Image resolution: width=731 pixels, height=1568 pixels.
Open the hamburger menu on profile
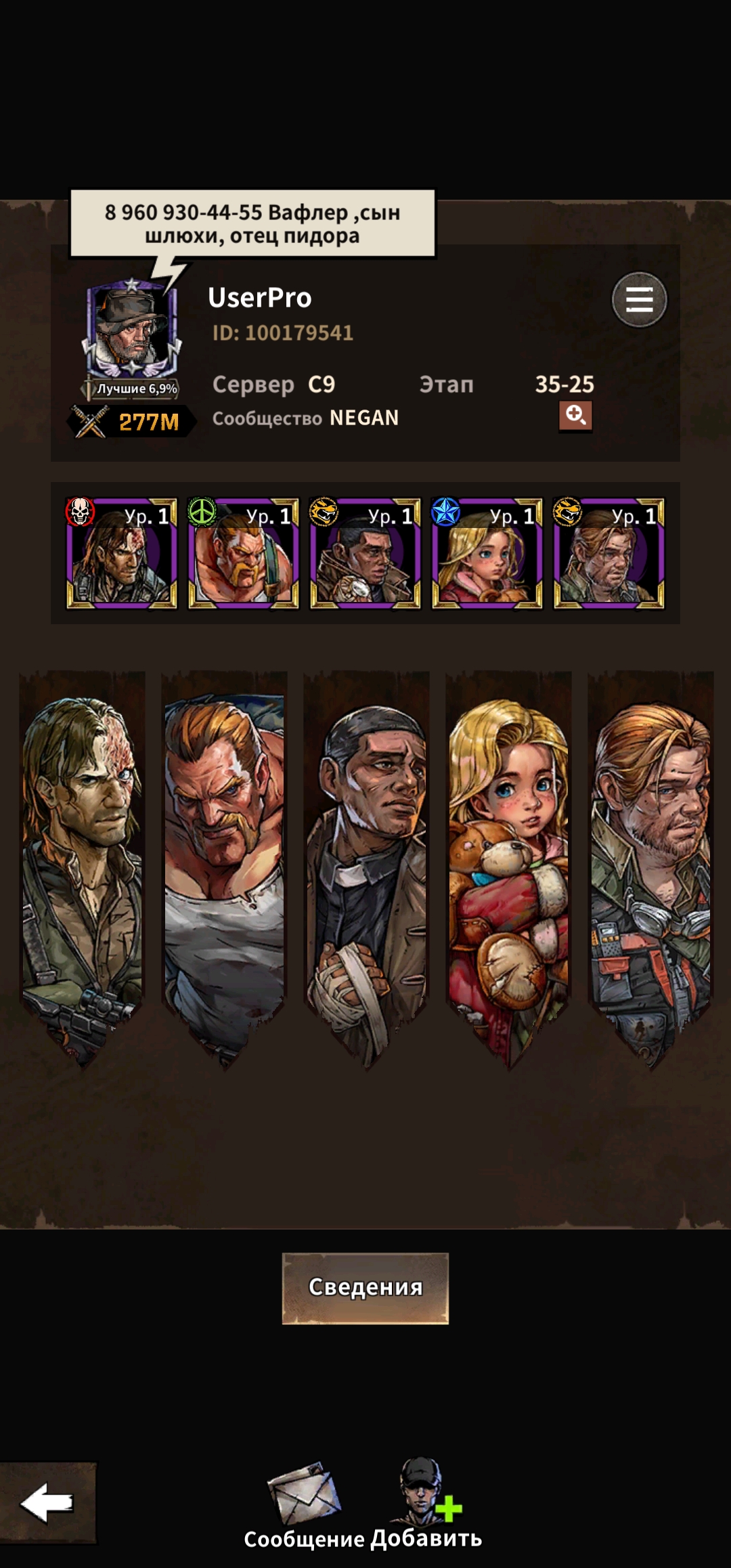639,300
